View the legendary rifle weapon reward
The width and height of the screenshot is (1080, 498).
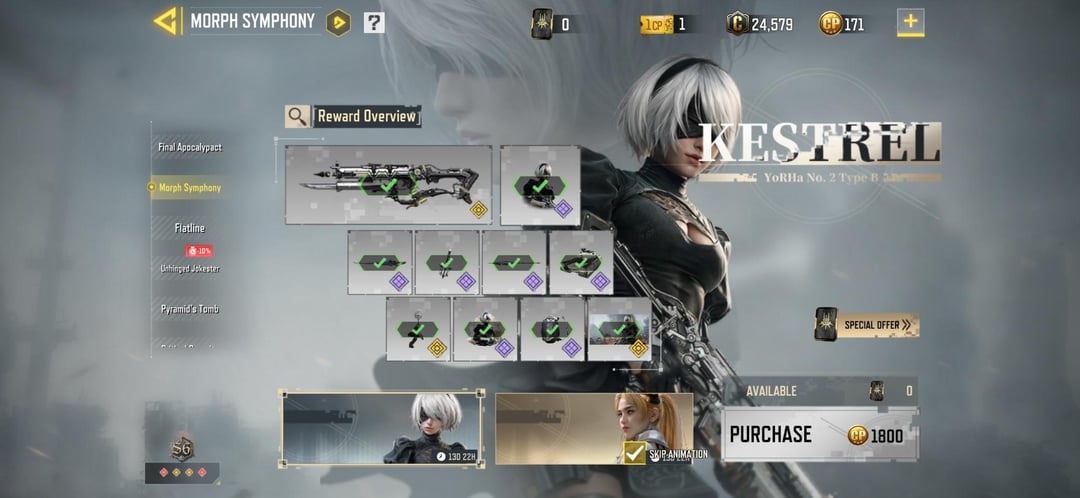click(388, 185)
